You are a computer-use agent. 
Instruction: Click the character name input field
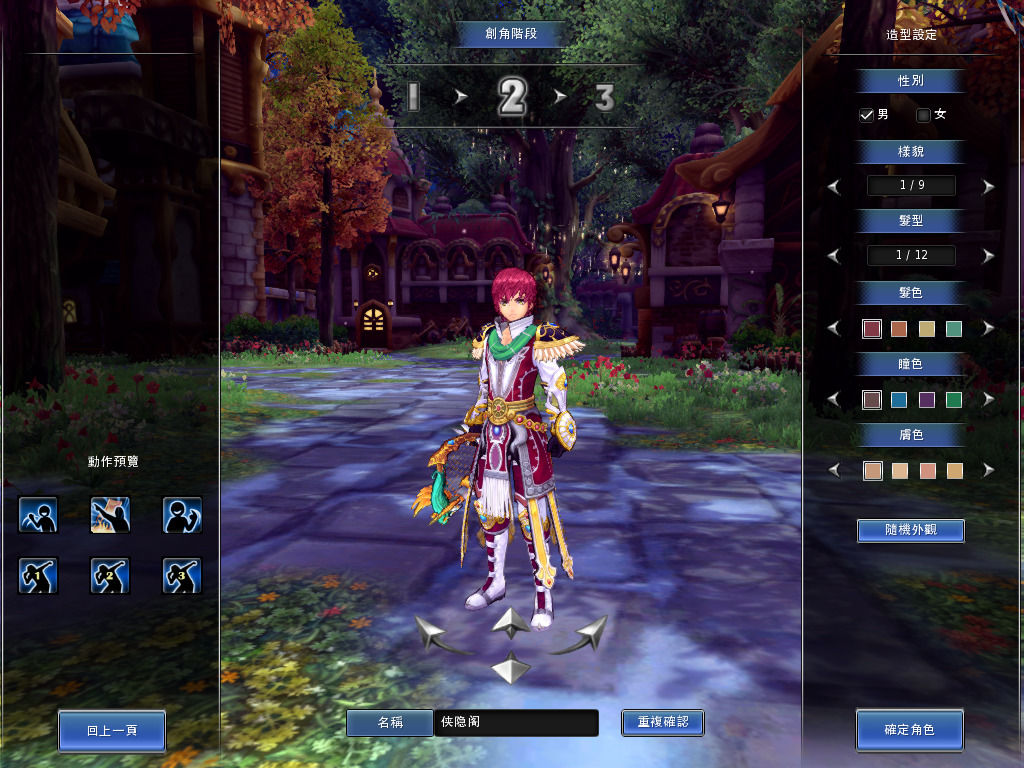pos(516,722)
